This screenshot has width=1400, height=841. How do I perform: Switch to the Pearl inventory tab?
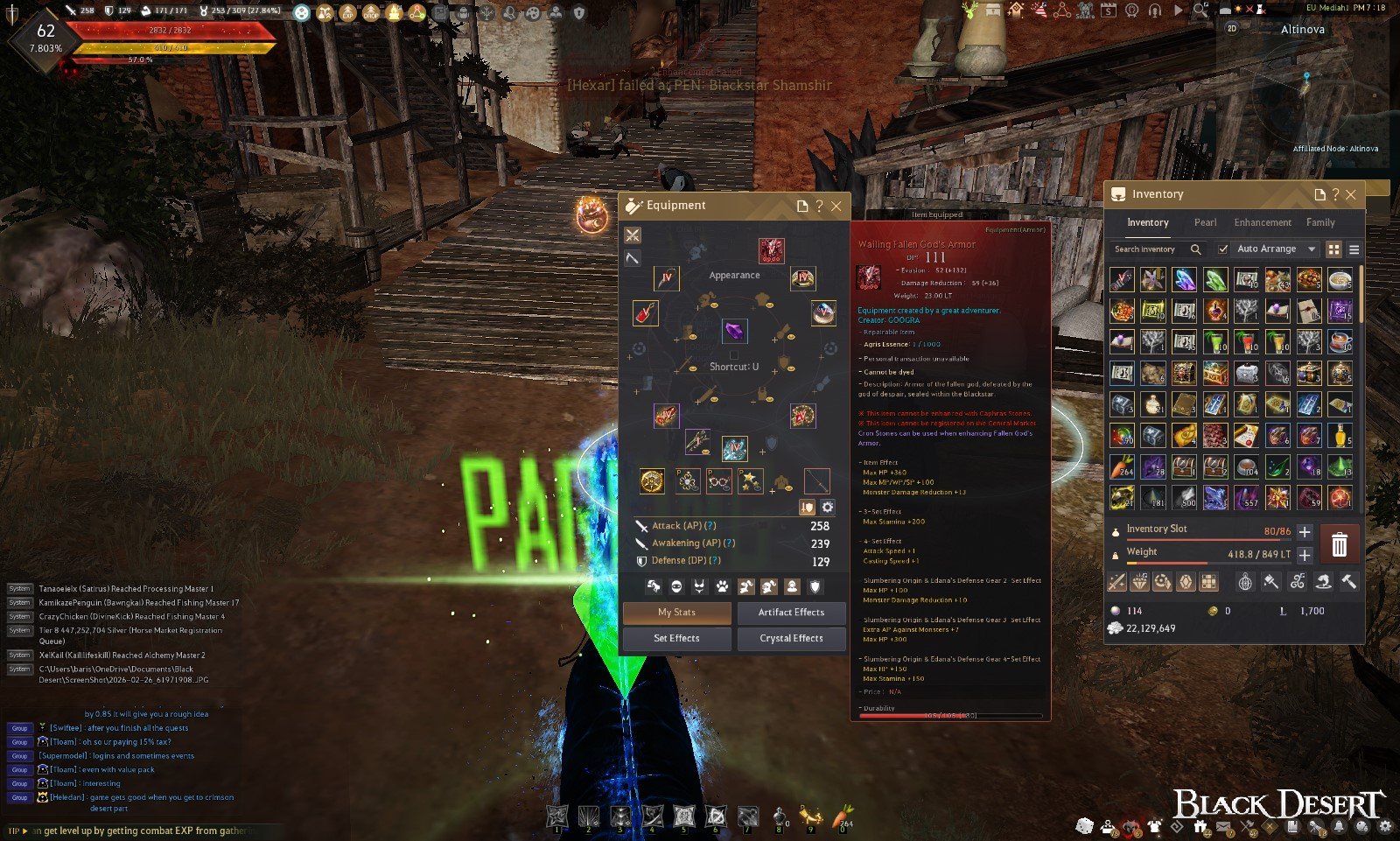point(1205,222)
